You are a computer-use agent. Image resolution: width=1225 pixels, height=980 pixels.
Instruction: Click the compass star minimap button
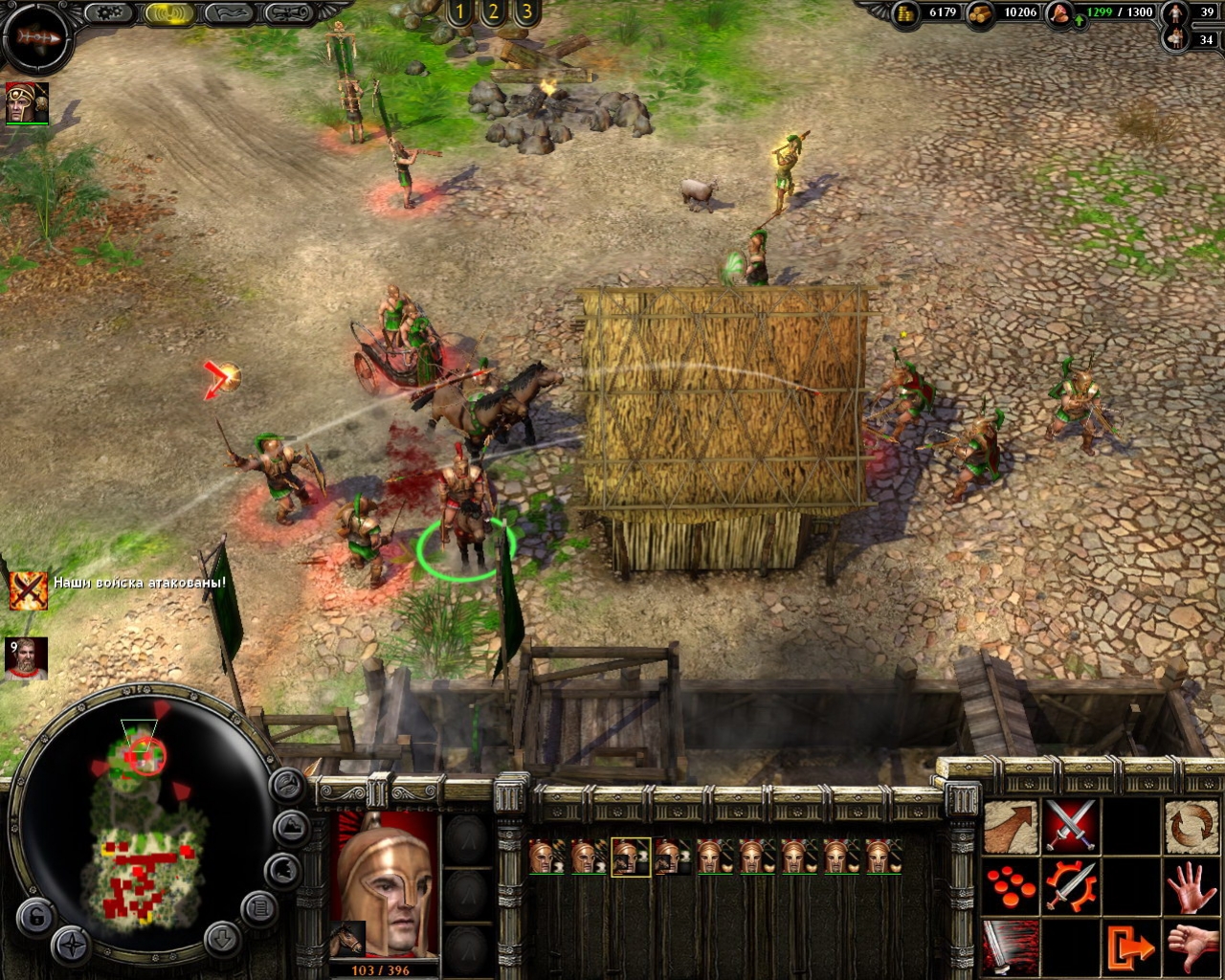click(72, 945)
